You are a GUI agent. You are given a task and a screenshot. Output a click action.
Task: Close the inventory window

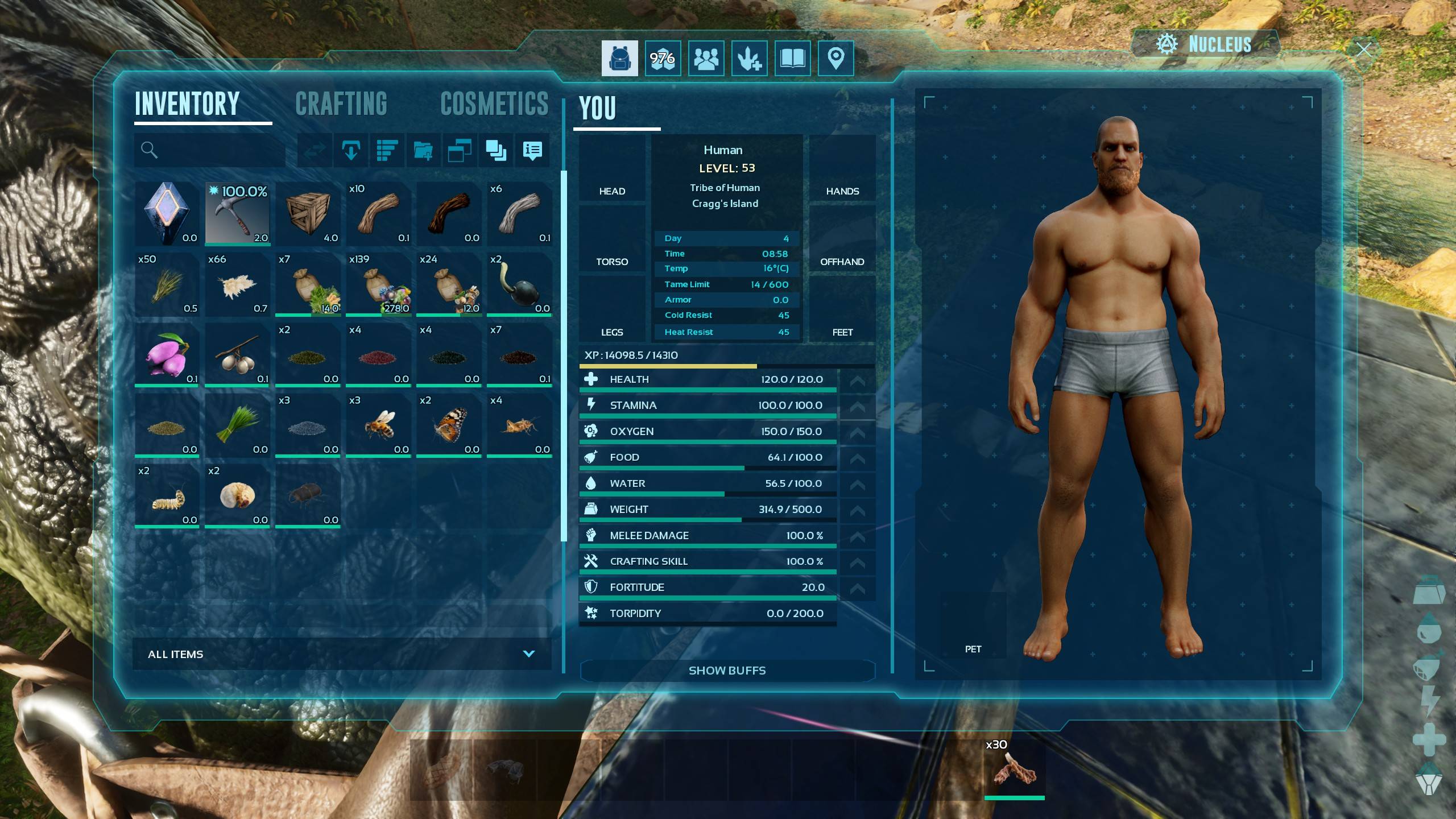pos(1363,49)
